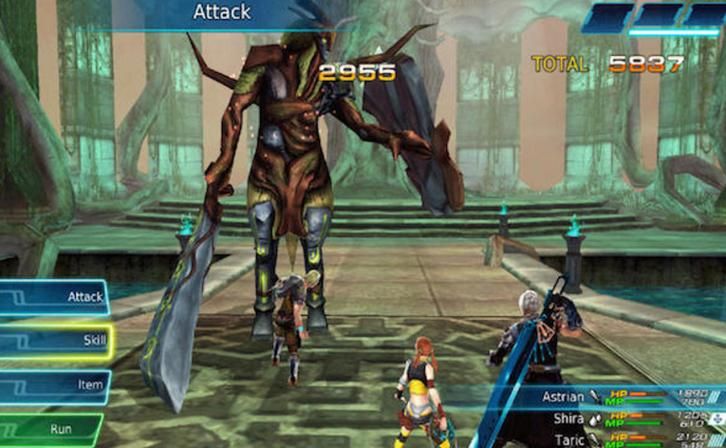Open the Skill command menu

[55, 342]
